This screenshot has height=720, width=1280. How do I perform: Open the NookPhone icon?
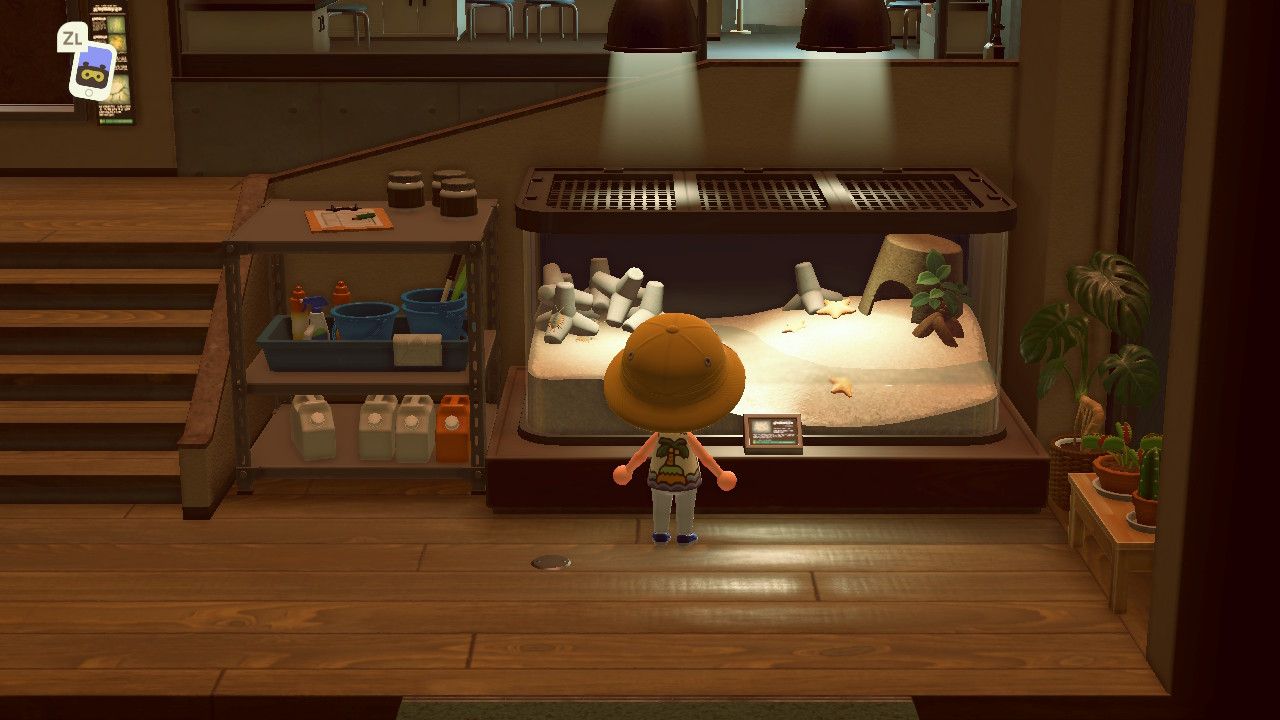point(92,72)
